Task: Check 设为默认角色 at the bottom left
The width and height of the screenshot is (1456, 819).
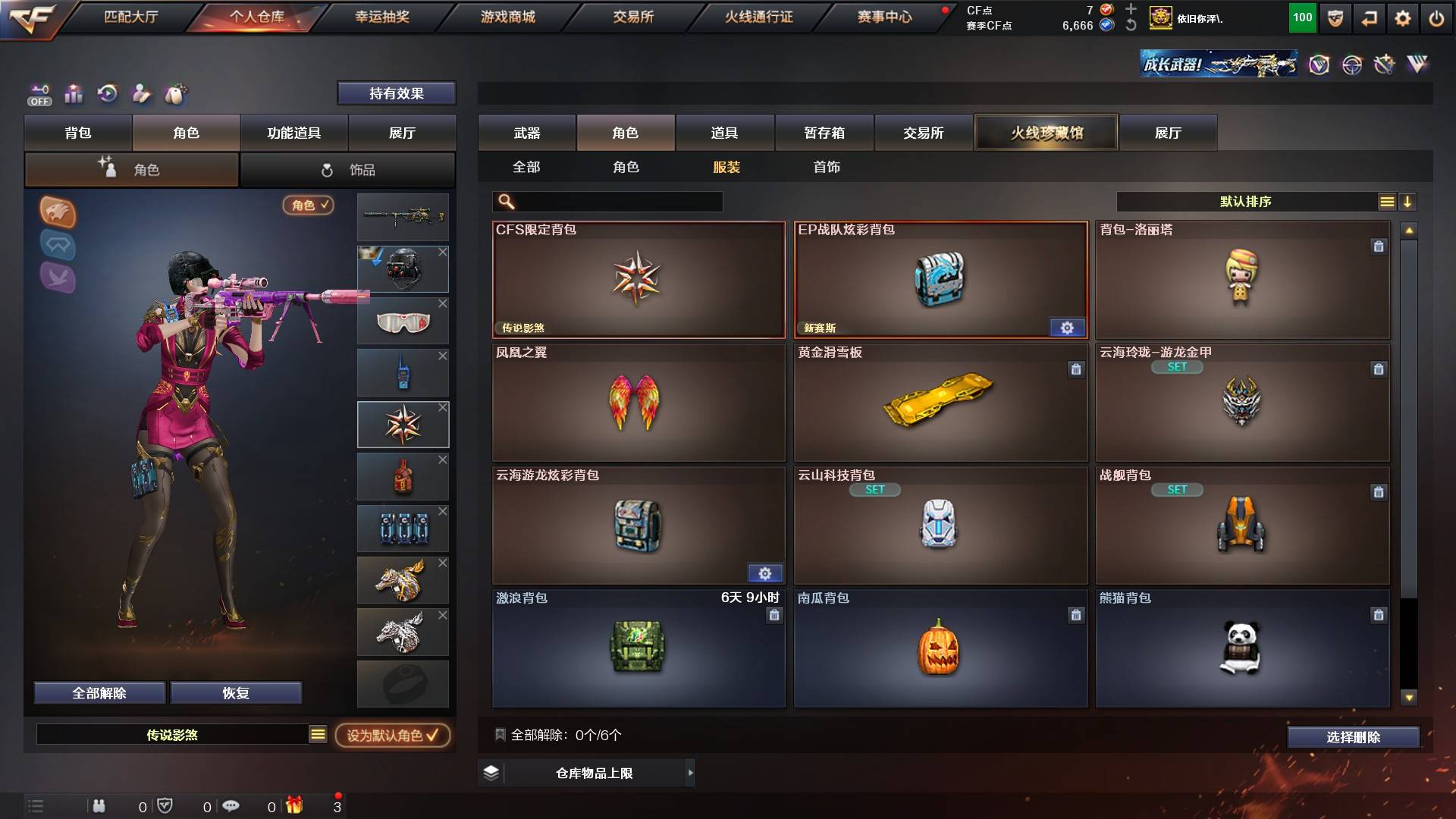Action: pyautogui.click(x=391, y=735)
